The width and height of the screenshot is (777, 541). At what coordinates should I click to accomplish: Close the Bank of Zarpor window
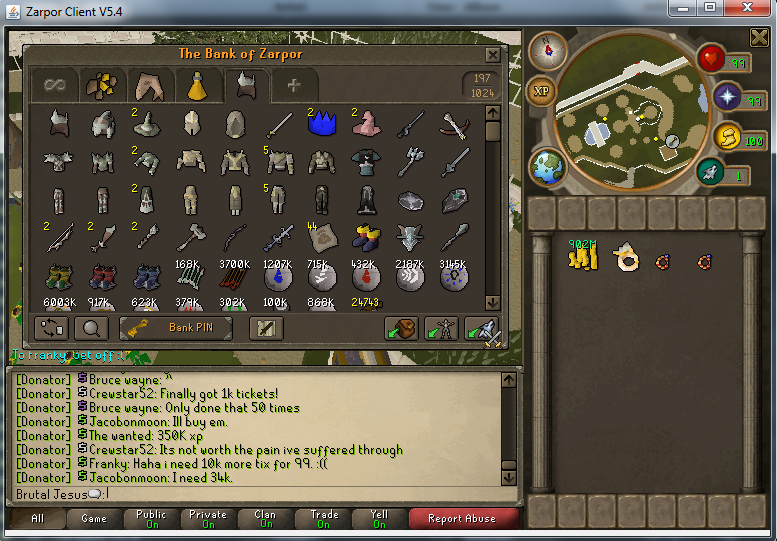[x=492, y=55]
